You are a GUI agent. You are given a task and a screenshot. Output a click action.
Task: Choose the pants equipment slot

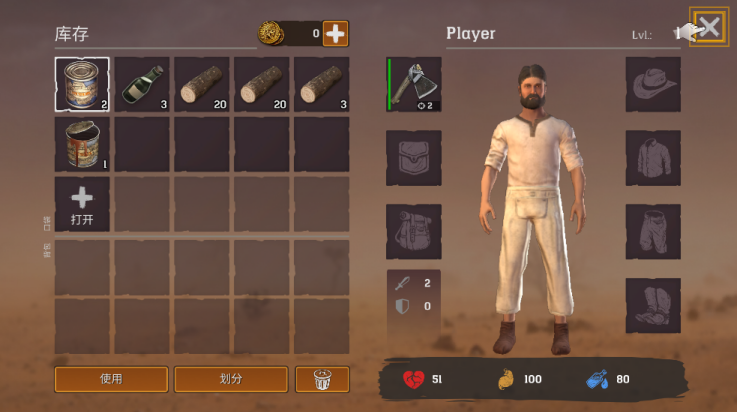pyautogui.click(x=653, y=231)
